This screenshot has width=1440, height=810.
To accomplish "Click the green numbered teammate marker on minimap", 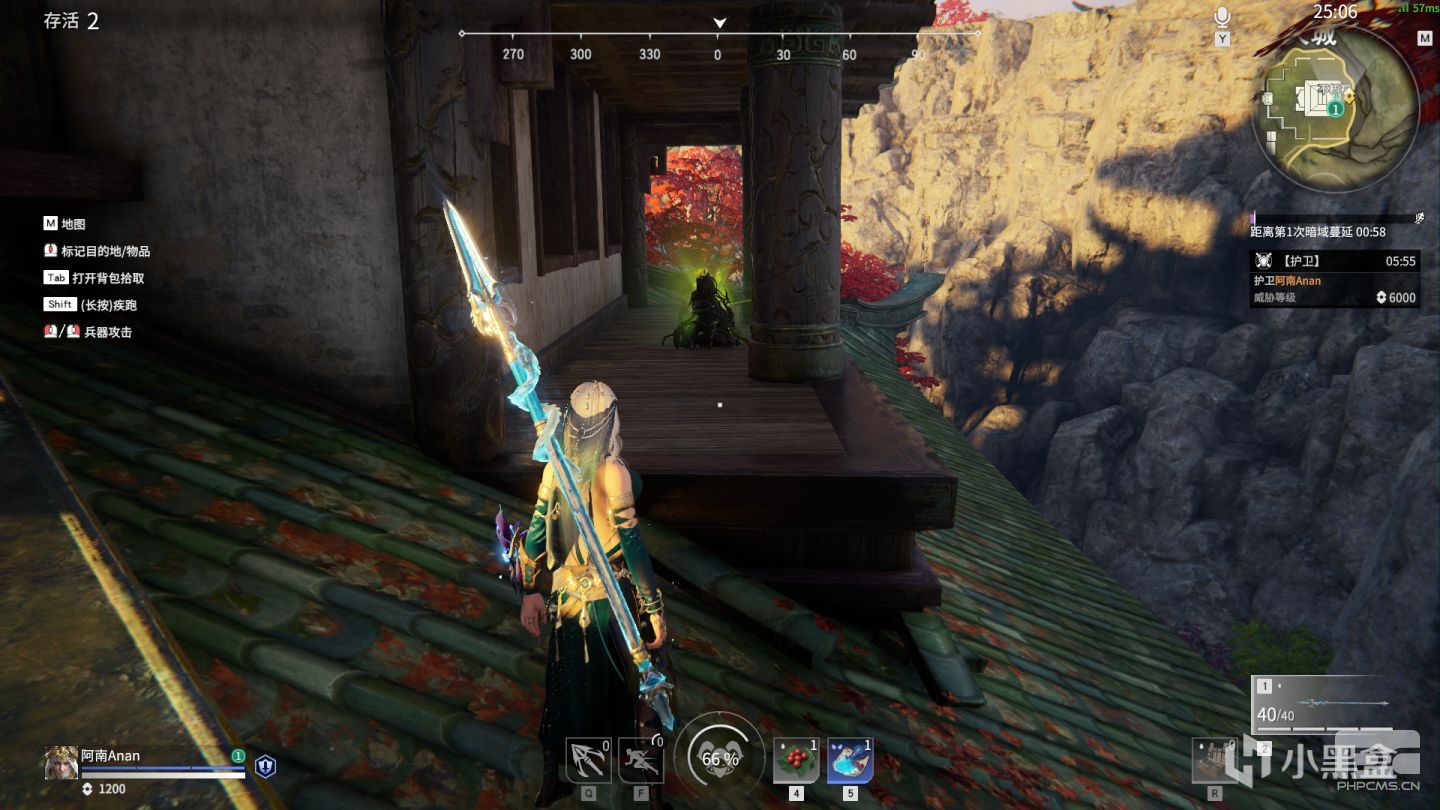I will tap(1335, 109).
